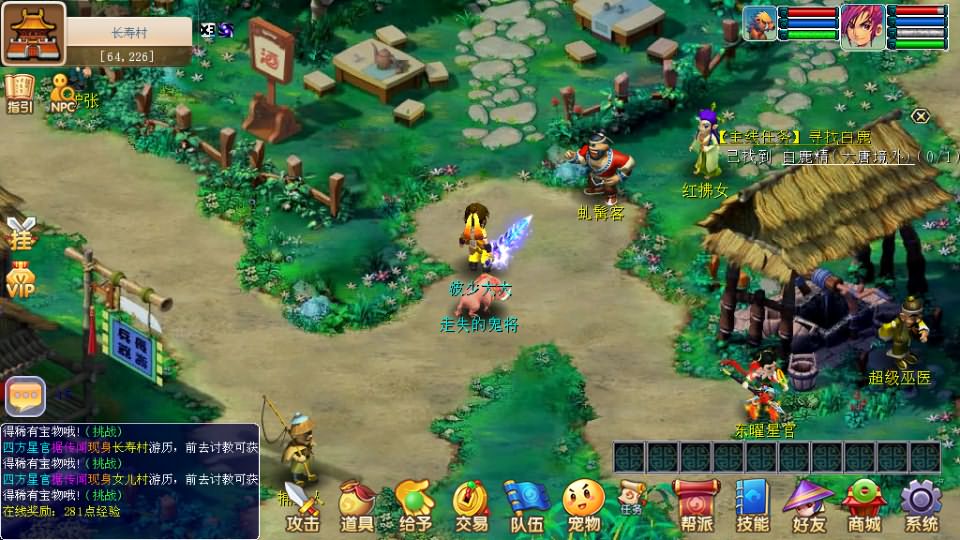Select the pink-haired player portrait
The height and width of the screenshot is (540, 960).
[860, 23]
